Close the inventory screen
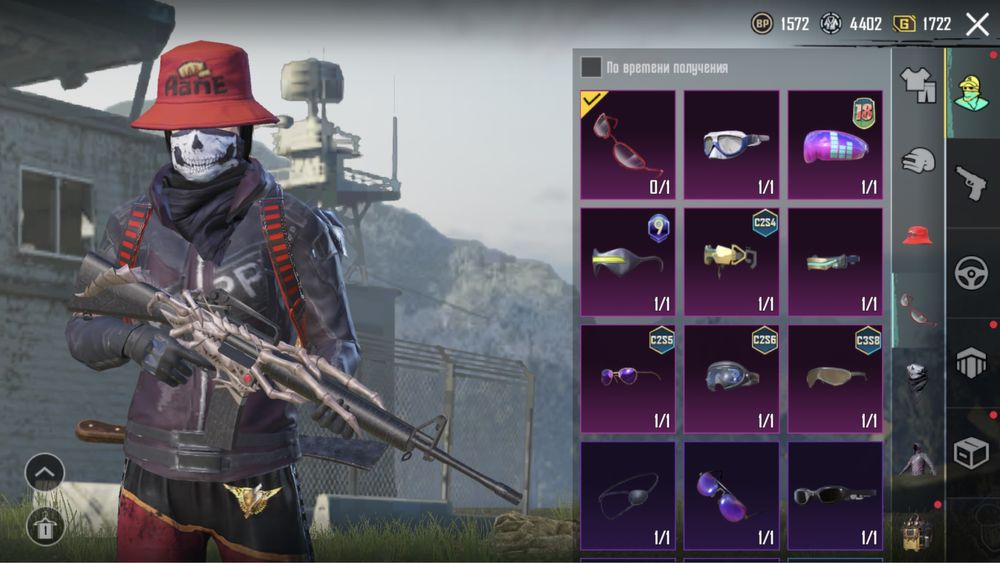The height and width of the screenshot is (563, 1000). click(x=977, y=24)
